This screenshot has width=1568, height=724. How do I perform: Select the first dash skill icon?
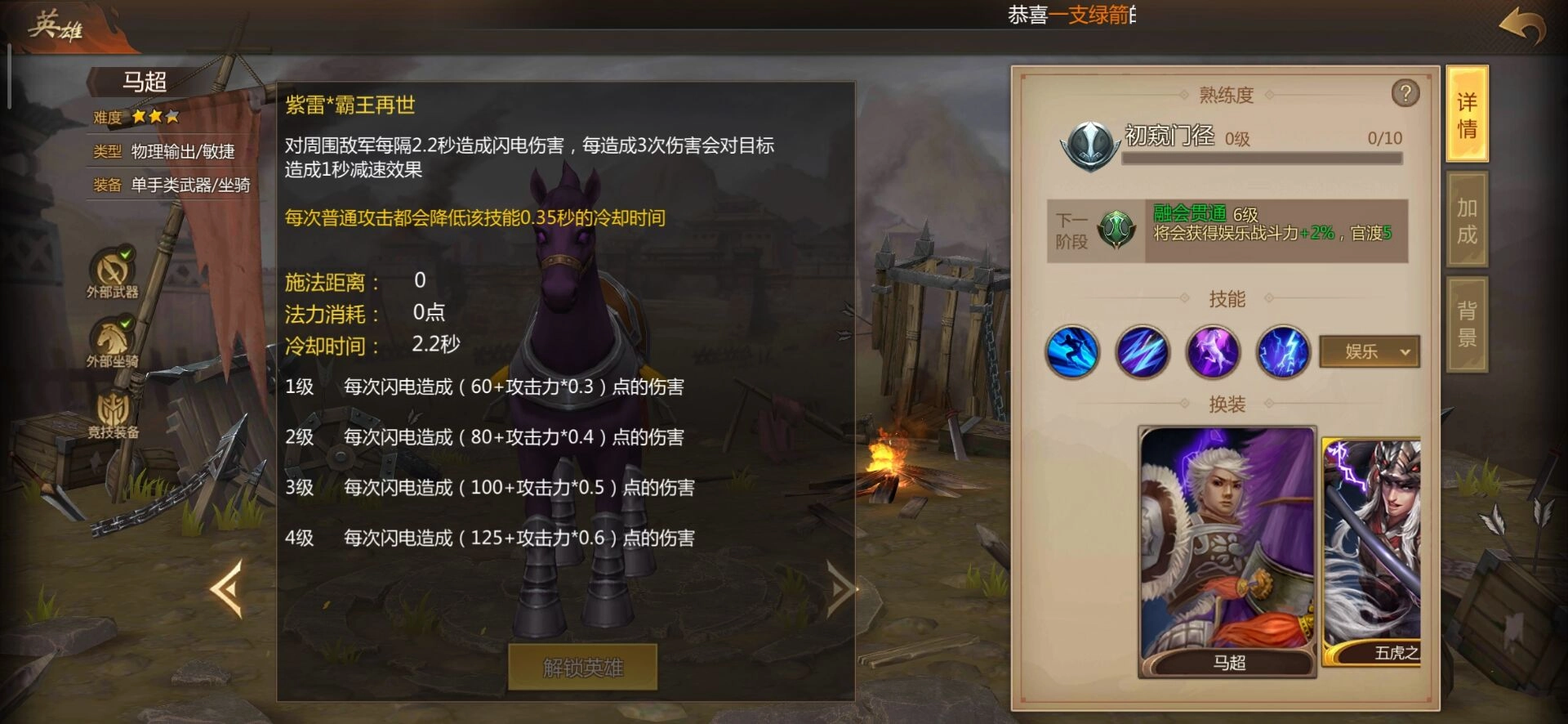[1071, 351]
